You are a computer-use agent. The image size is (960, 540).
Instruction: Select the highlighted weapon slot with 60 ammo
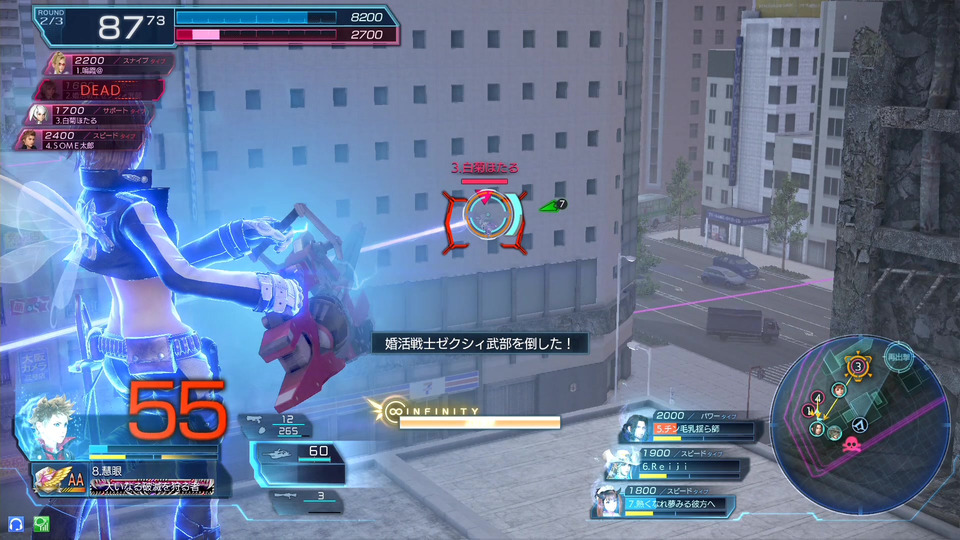[x=298, y=453]
